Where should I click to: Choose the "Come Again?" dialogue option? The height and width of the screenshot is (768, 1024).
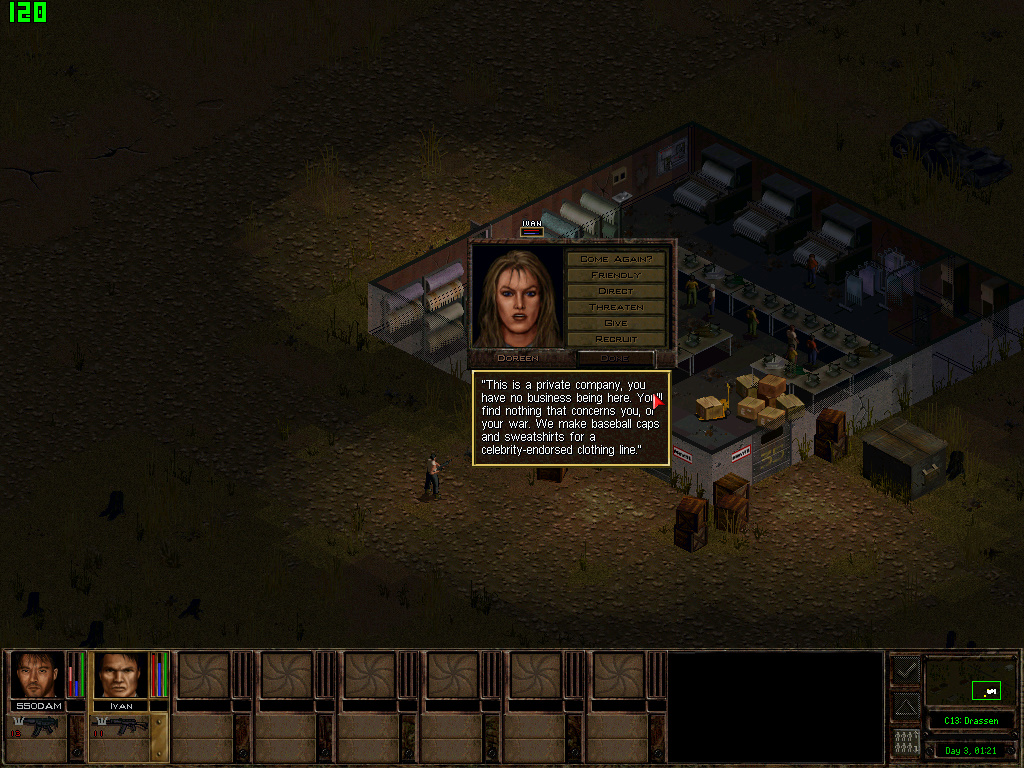coord(615,259)
